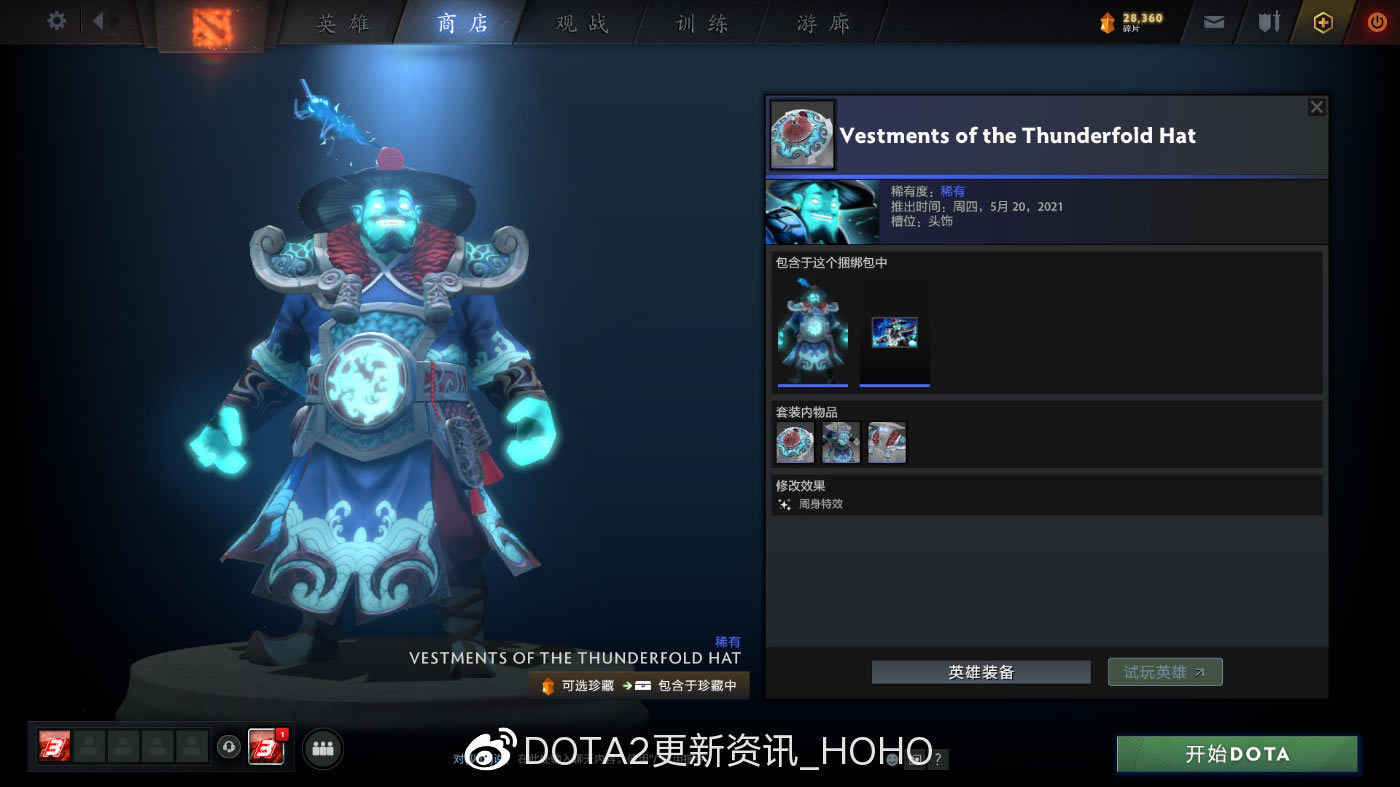Select the Thunderfold Hat item icon in 套装内物品
This screenshot has height=787, width=1400.
coord(794,442)
